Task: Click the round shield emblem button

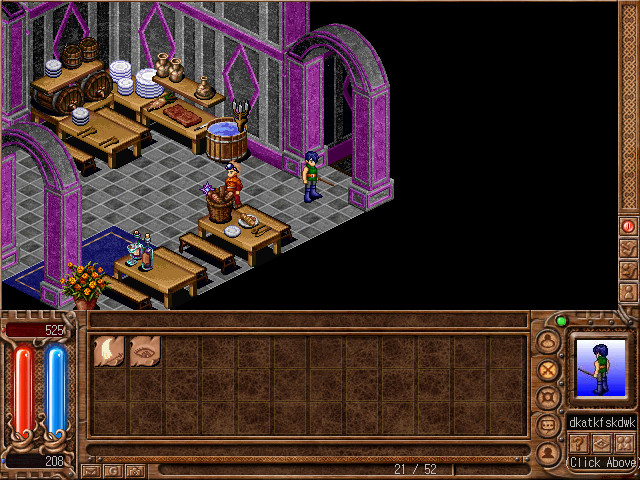Action: click(x=547, y=397)
